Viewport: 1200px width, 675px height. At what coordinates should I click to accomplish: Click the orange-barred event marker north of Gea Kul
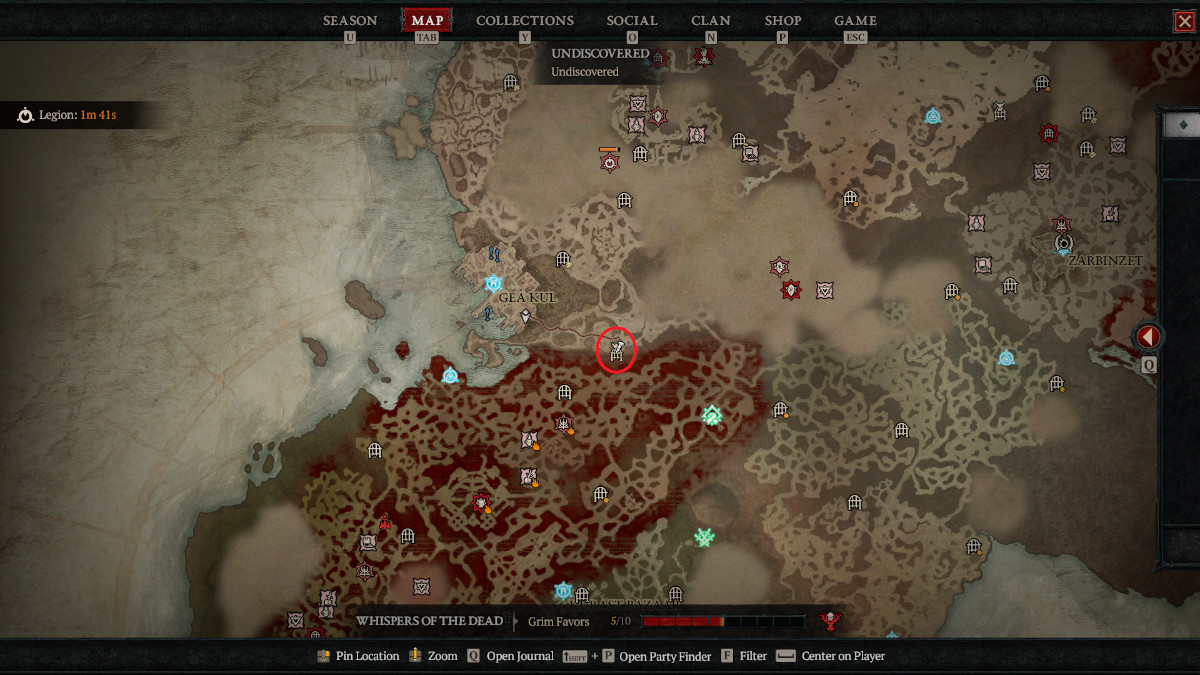(609, 160)
